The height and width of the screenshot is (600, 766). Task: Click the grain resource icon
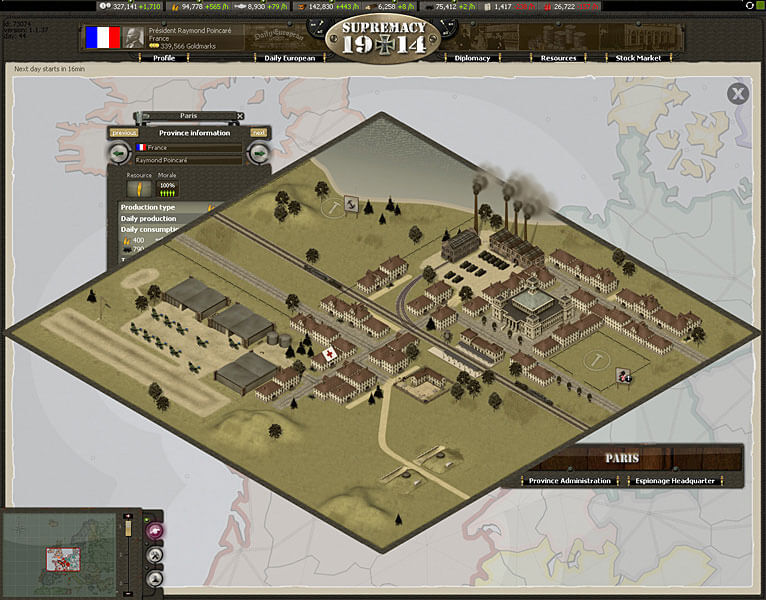coord(139,187)
